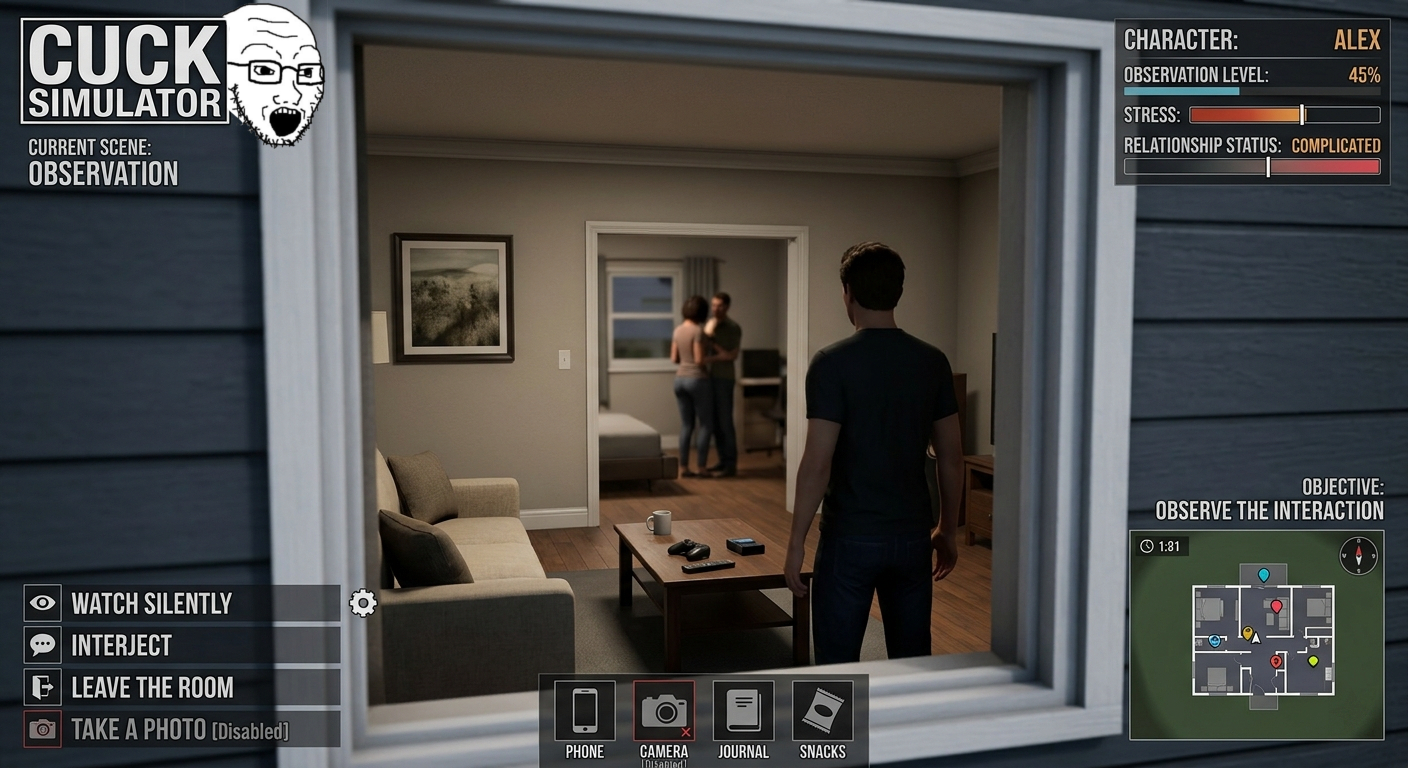The image size is (1408, 768).
Task: Click the green marker on the minimap
Action: pyautogui.click(x=1313, y=660)
